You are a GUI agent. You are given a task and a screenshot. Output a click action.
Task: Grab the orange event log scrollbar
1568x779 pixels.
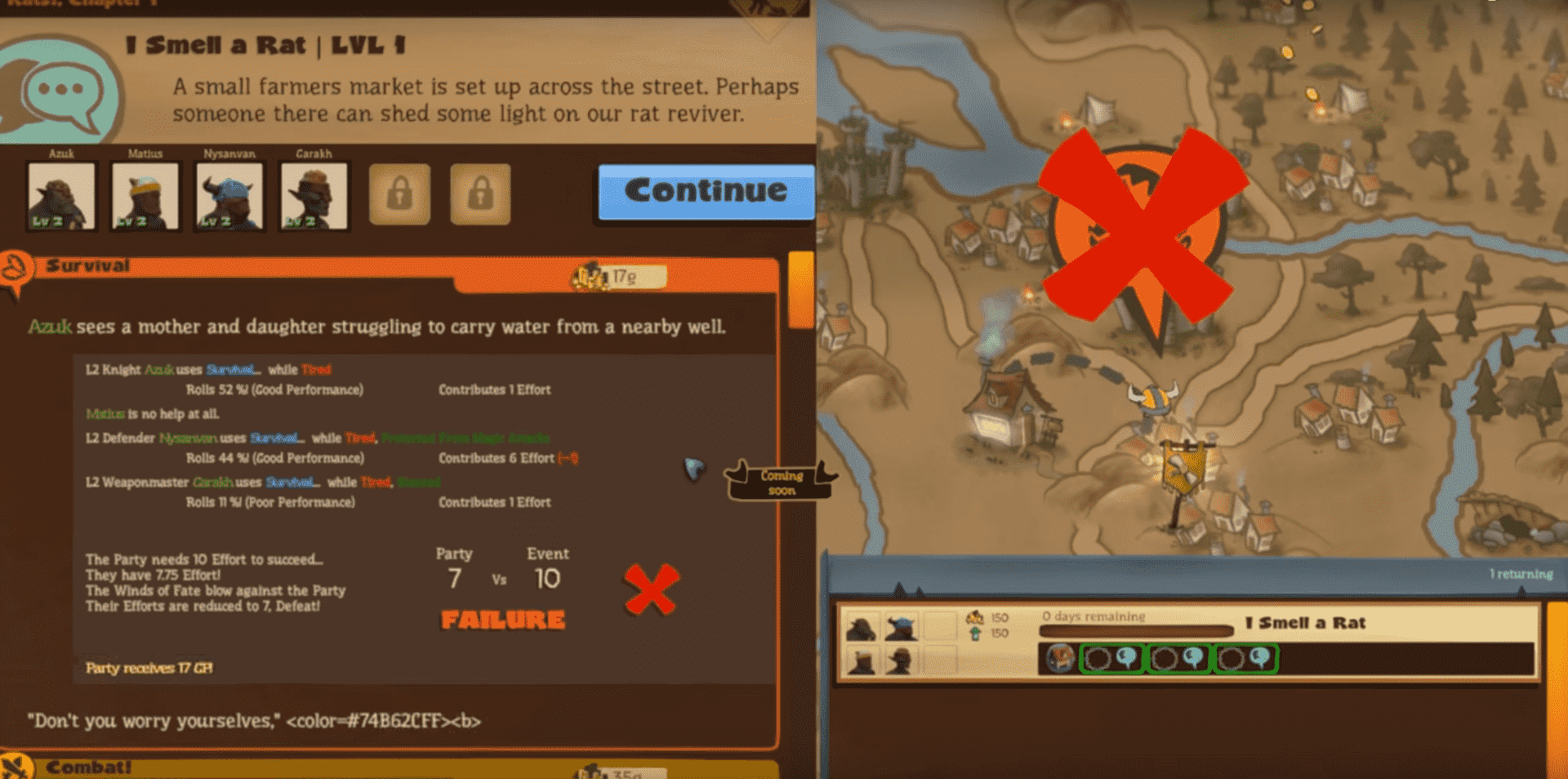pos(801,290)
